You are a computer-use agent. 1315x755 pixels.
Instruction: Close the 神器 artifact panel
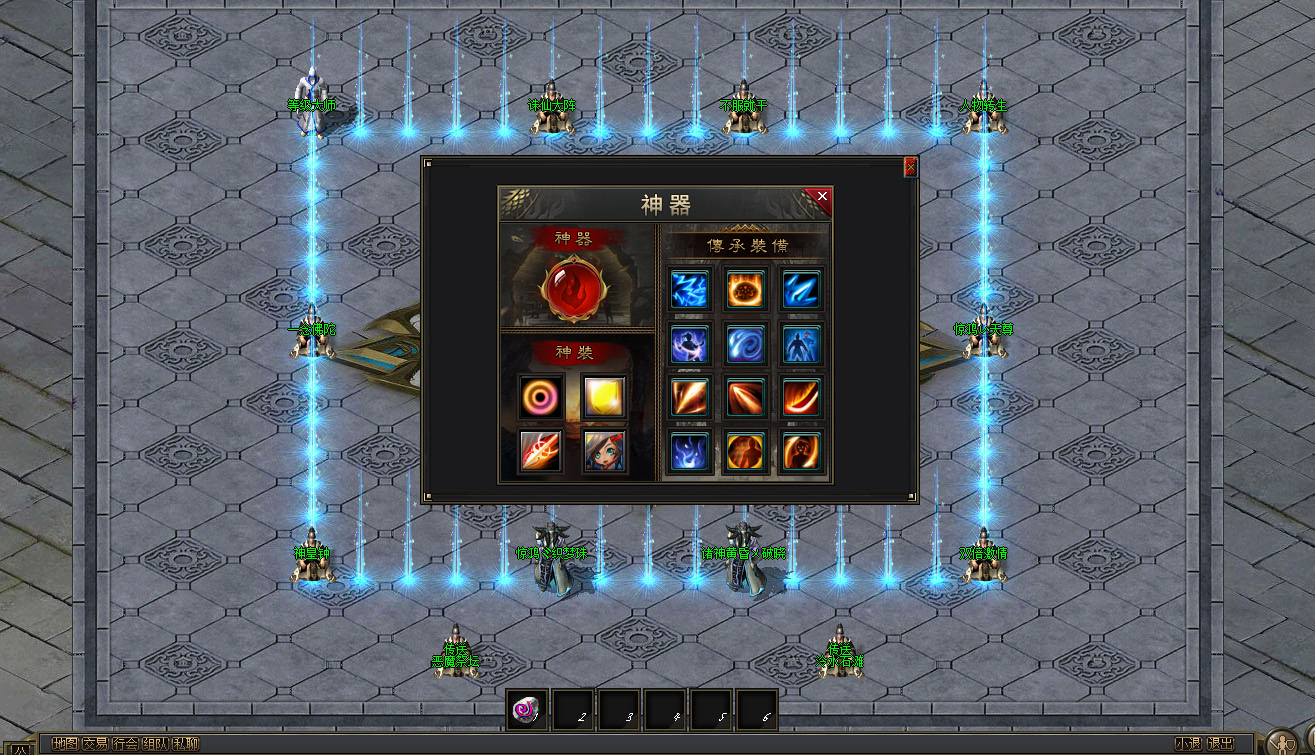coord(822,197)
